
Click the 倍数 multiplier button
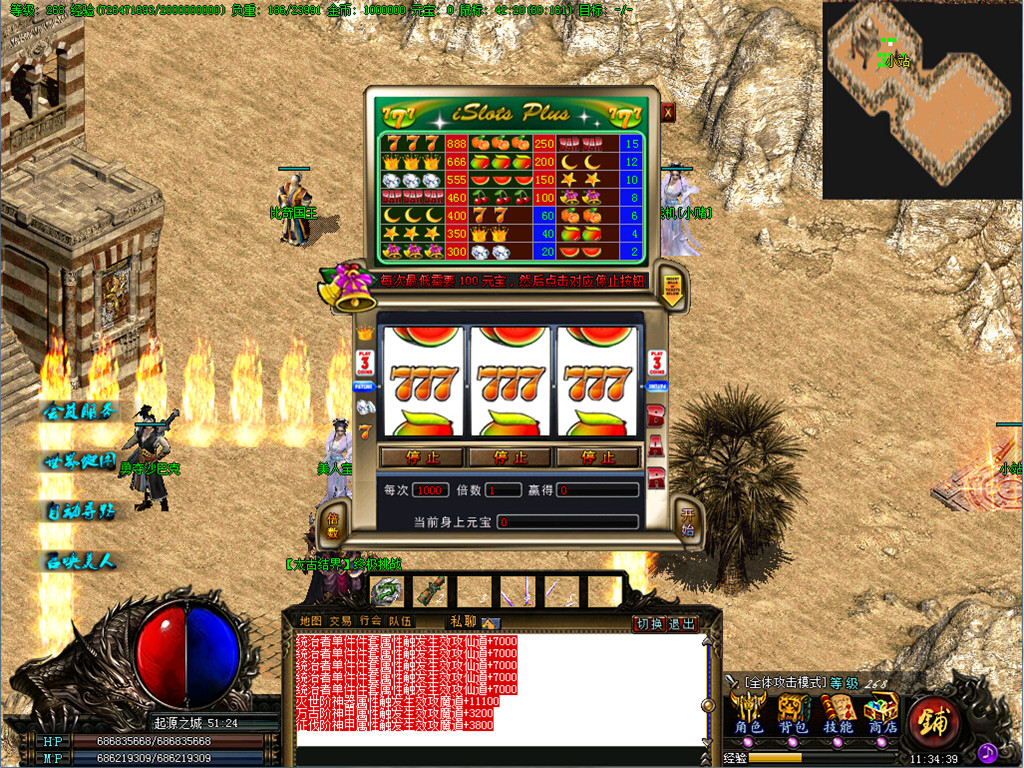332,519
